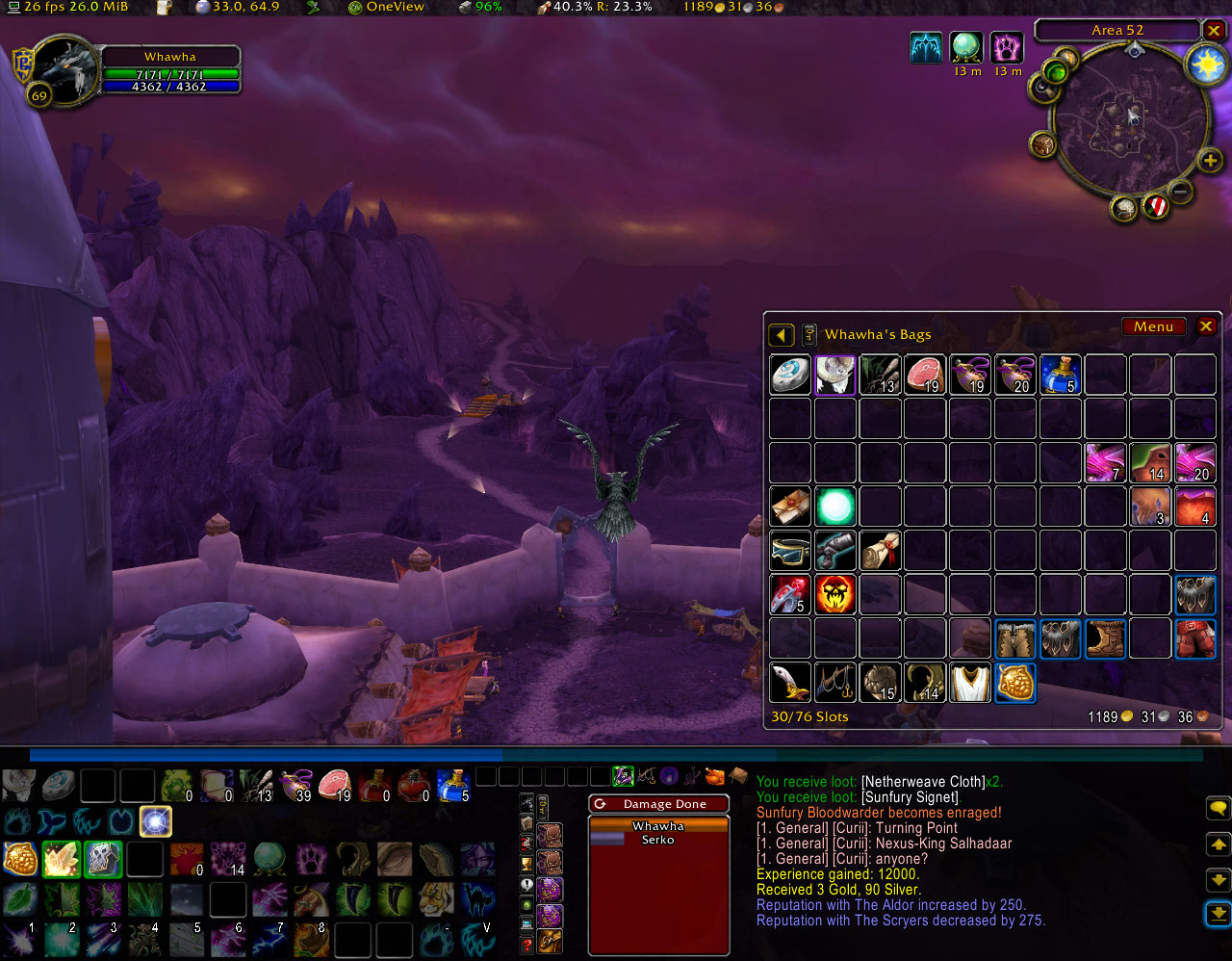Click the Damage Done meter title
This screenshot has width=1232, height=961.
(664, 804)
